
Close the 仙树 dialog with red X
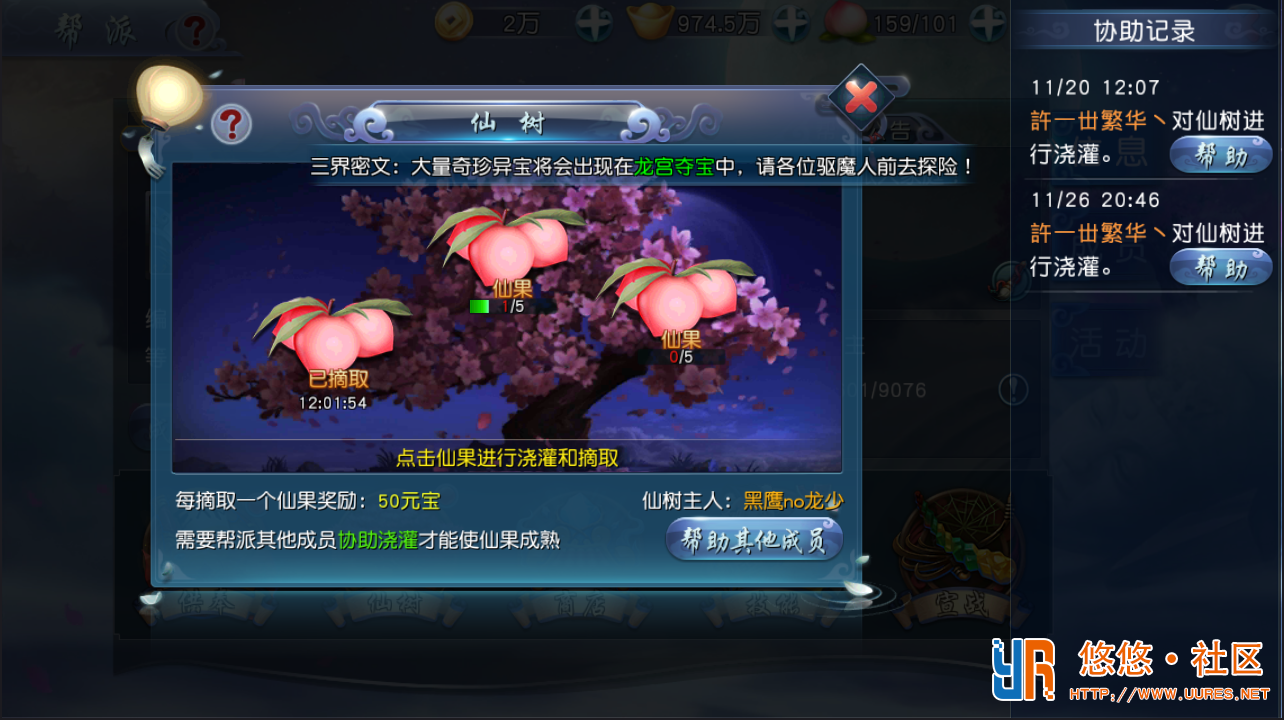pyautogui.click(x=861, y=97)
